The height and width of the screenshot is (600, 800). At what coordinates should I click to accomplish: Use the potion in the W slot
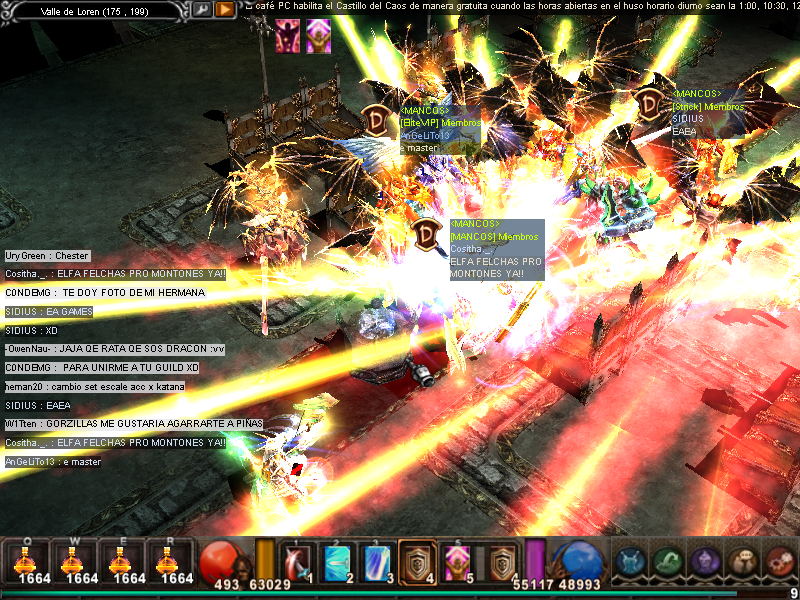coord(74,561)
